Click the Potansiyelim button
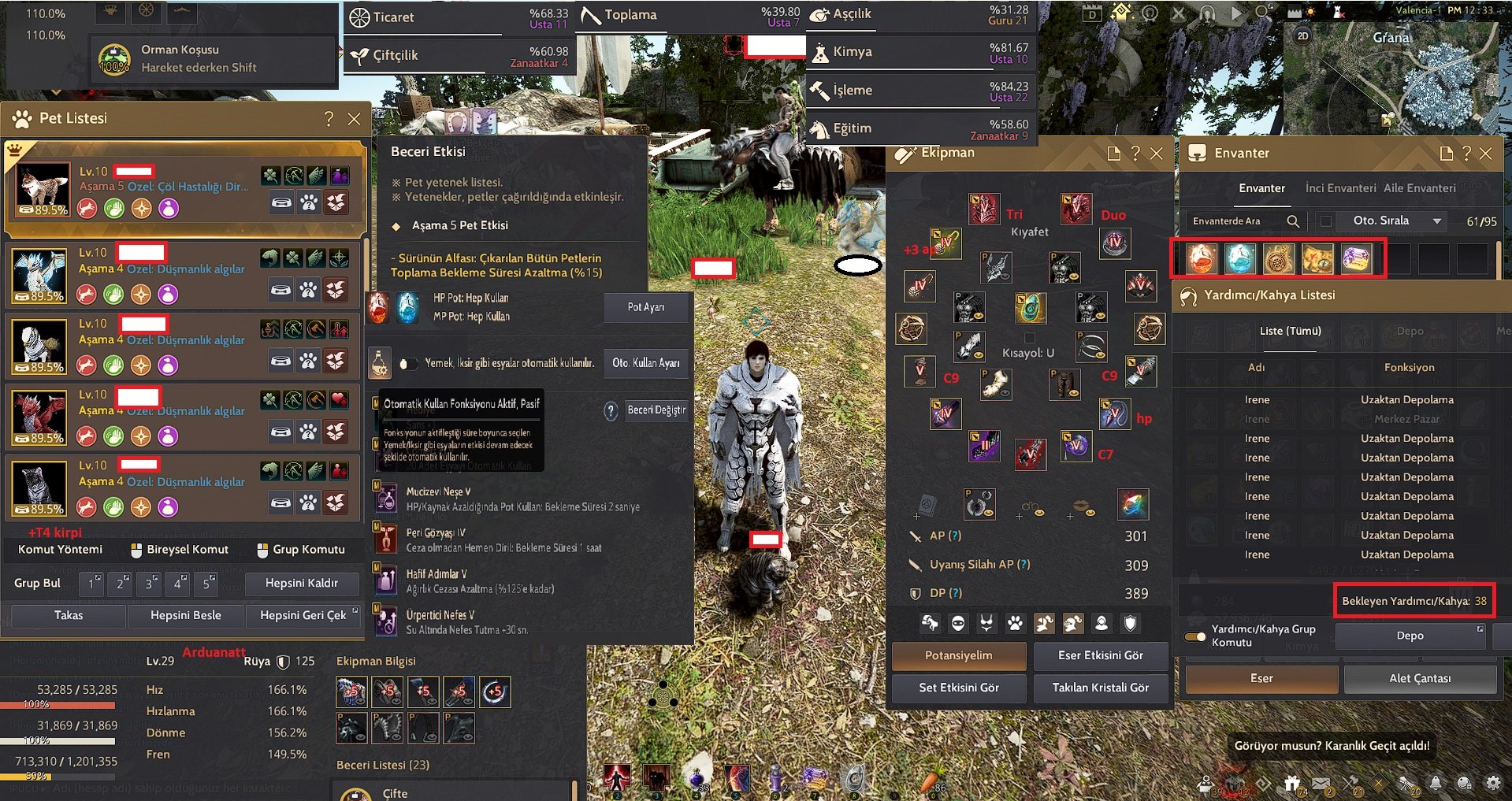This screenshot has height=801, width=1512. (x=958, y=655)
